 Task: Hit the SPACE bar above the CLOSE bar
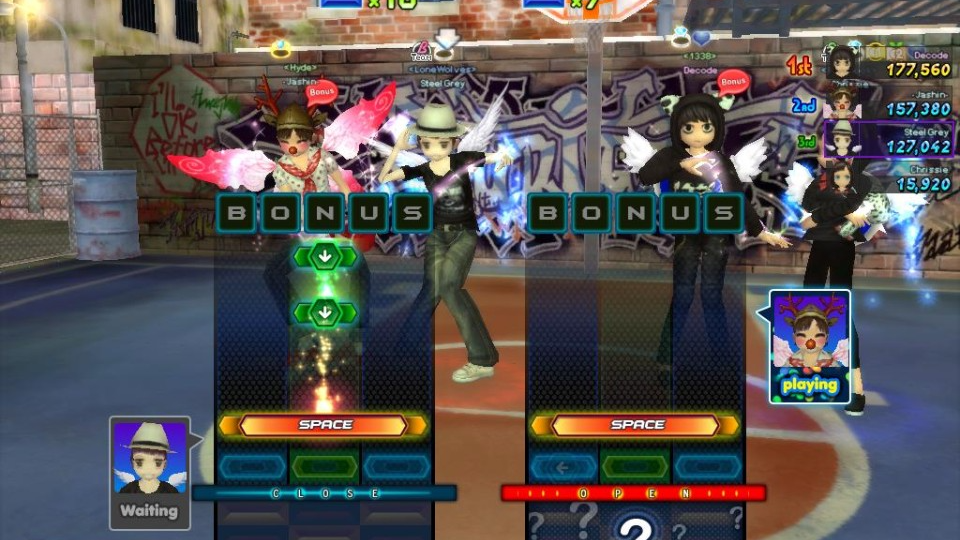(325, 425)
